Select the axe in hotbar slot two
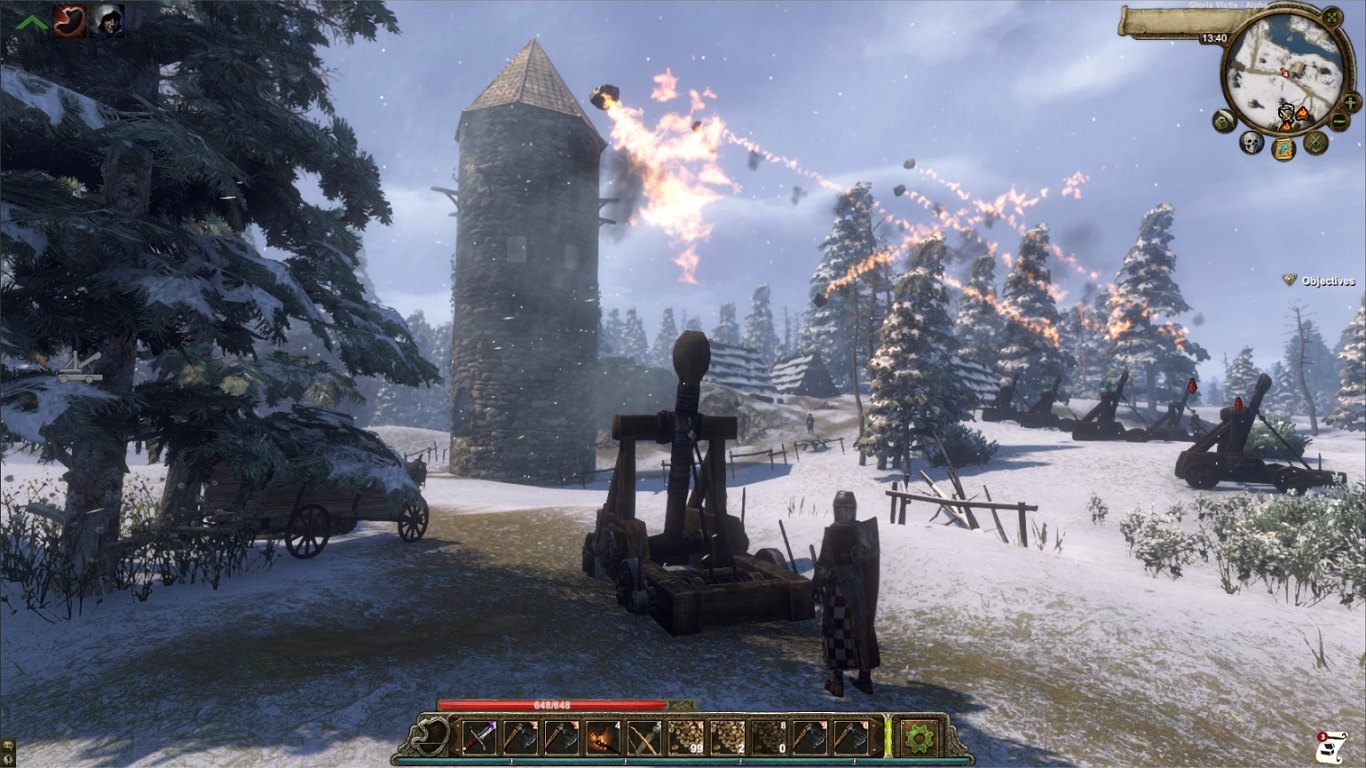 click(x=520, y=738)
